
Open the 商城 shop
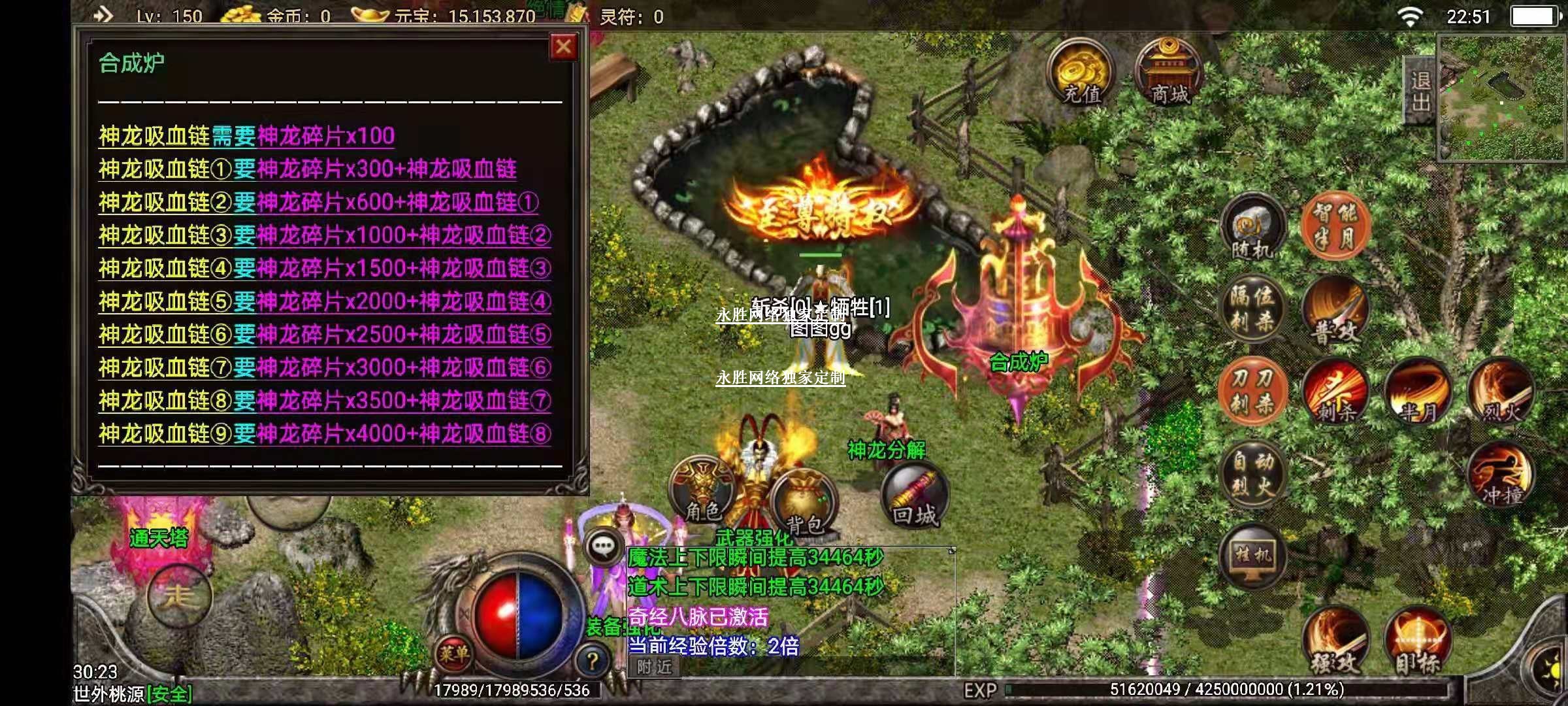click(1169, 73)
